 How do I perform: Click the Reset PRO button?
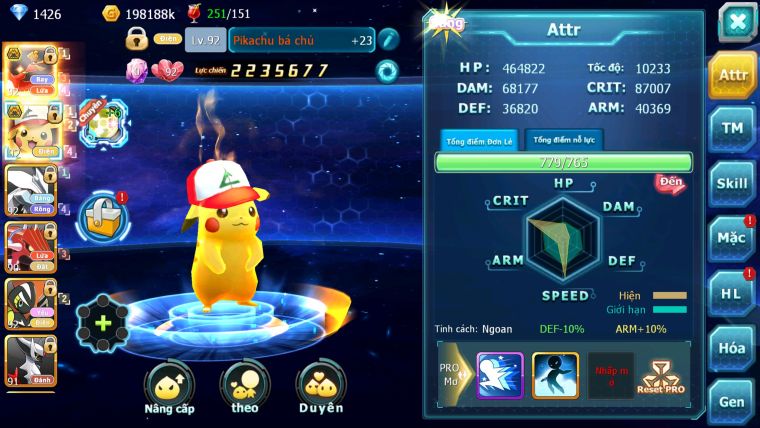pyautogui.click(x=660, y=377)
